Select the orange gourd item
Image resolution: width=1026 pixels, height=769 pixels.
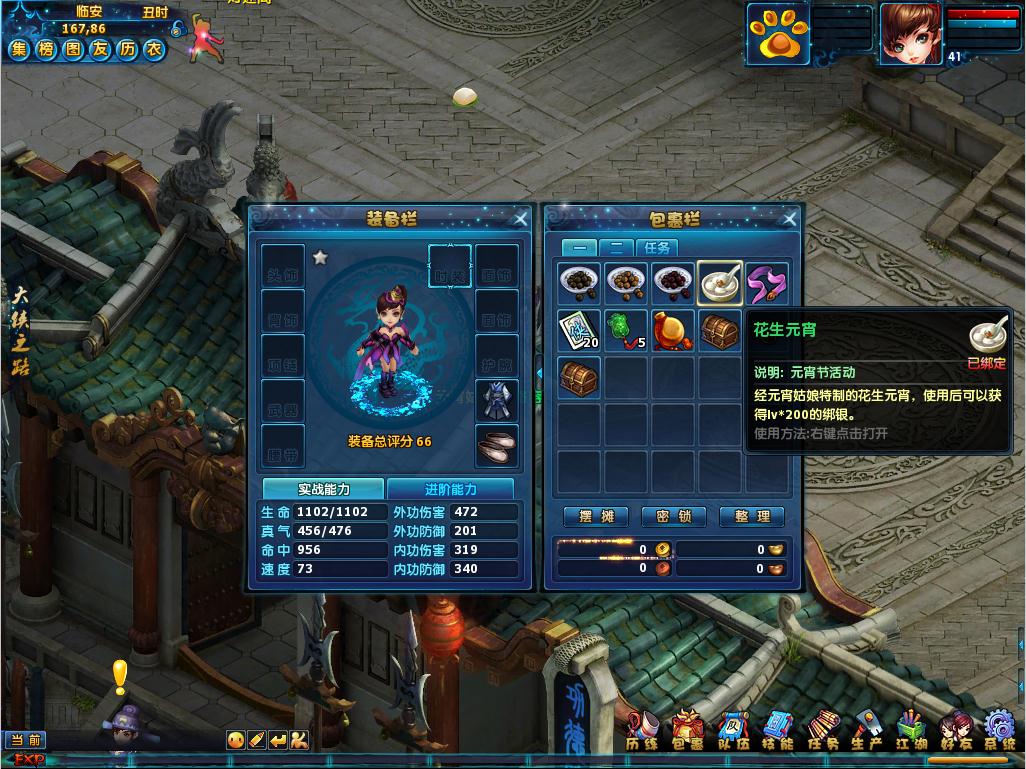674,331
